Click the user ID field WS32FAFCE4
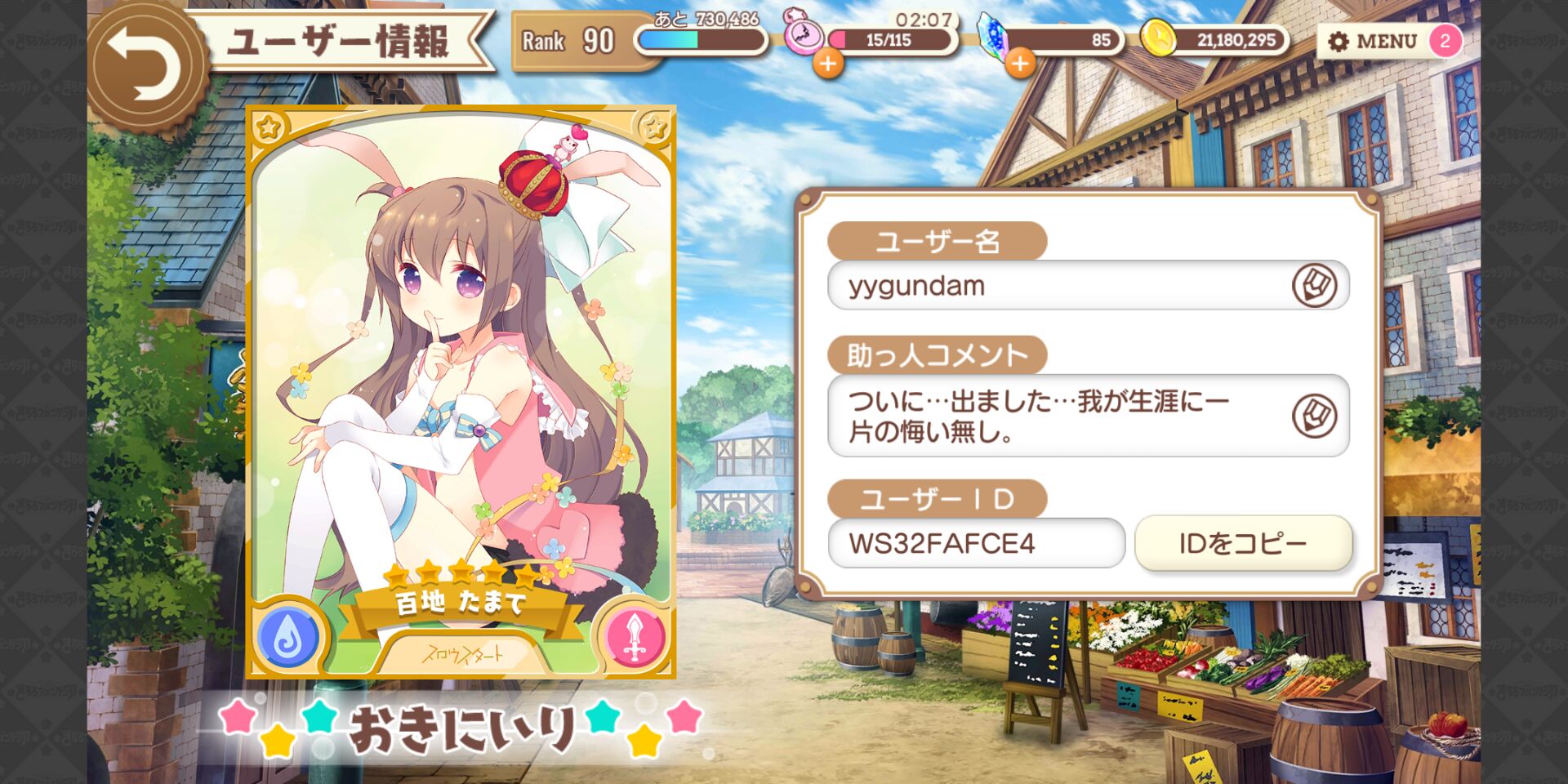 (x=976, y=543)
